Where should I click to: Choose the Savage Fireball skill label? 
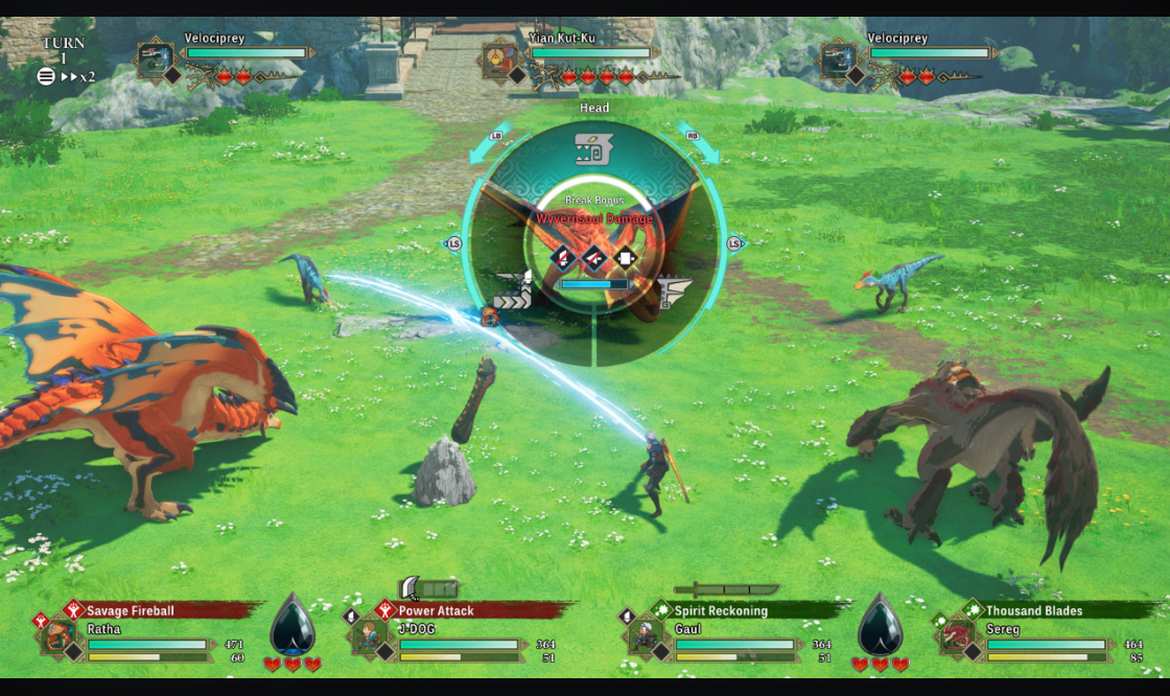[130, 610]
